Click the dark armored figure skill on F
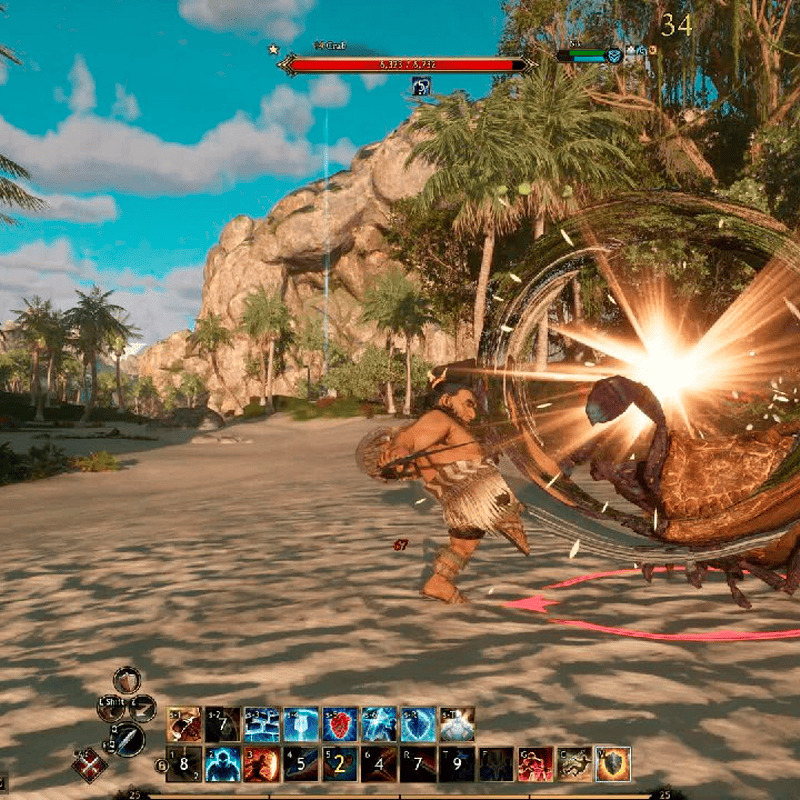The height and width of the screenshot is (800, 800). point(496,764)
